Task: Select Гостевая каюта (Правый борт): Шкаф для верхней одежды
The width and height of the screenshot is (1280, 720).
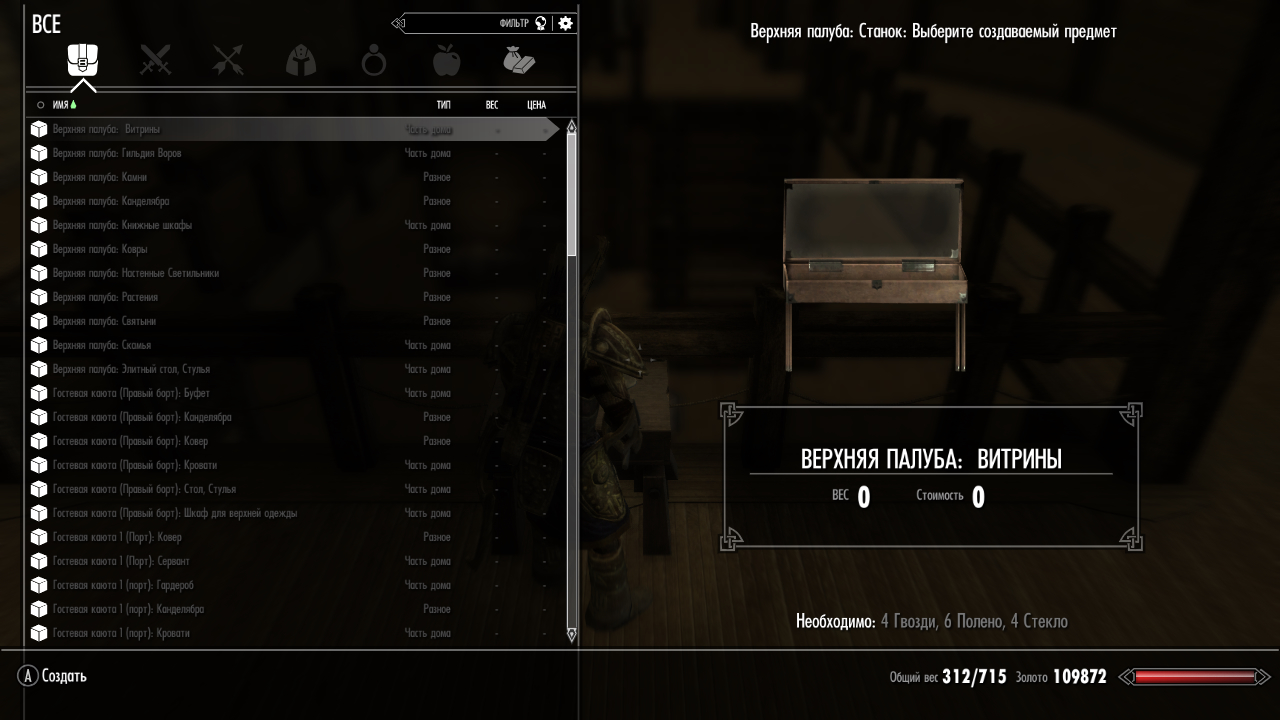Action: pos(175,513)
